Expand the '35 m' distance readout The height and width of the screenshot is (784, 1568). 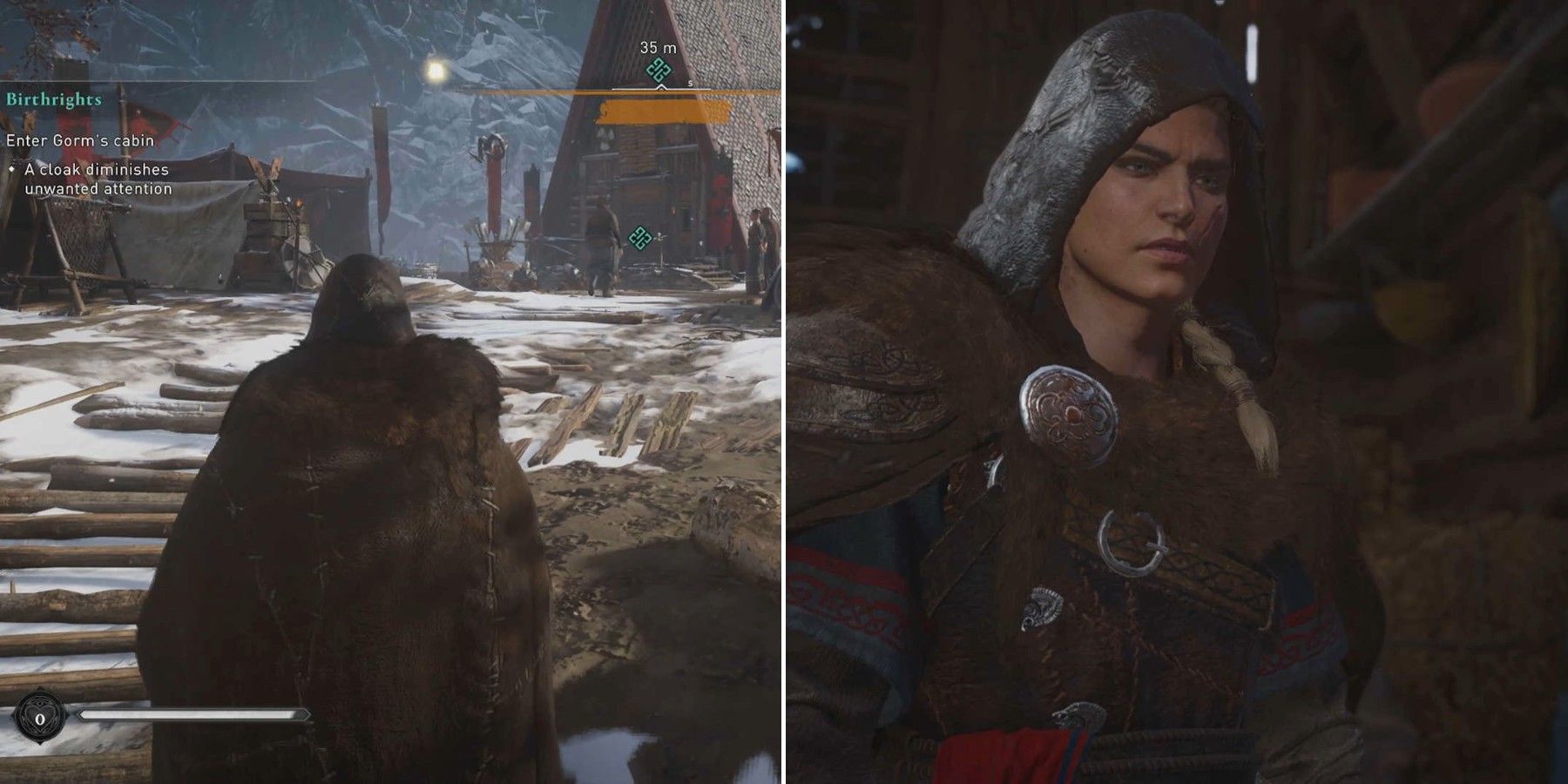[x=658, y=48]
